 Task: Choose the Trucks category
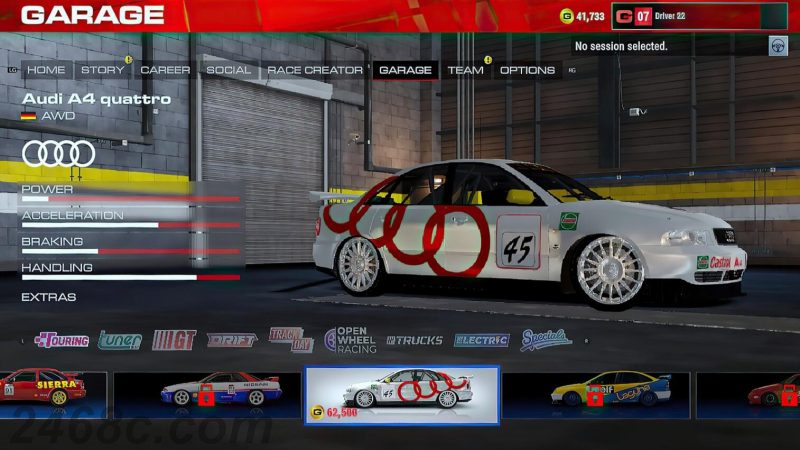(415, 340)
